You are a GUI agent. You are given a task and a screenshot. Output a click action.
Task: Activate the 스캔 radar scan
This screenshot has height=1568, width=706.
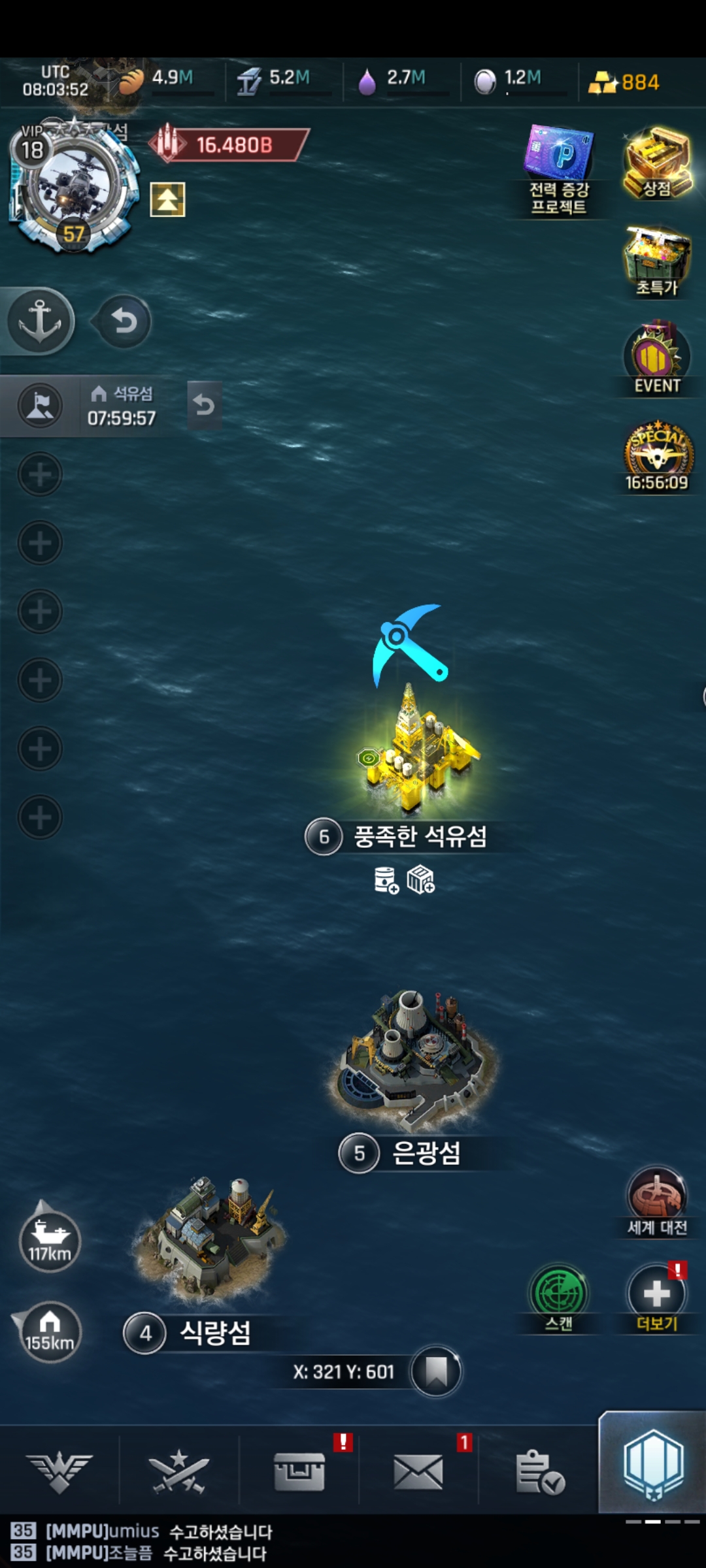pyautogui.click(x=559, y=1297)
